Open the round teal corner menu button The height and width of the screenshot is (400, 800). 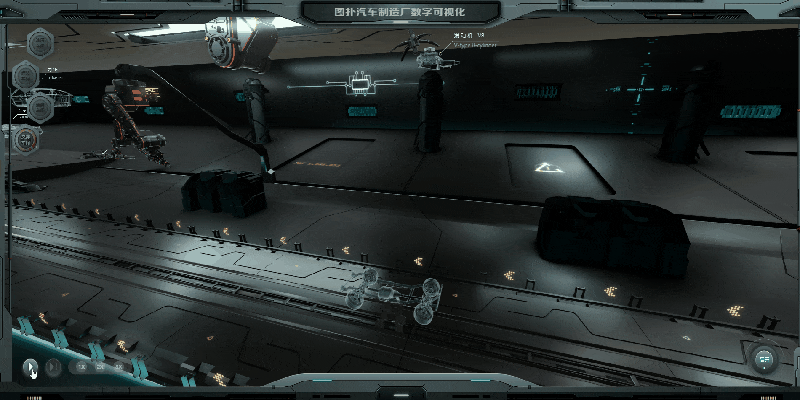764,358
